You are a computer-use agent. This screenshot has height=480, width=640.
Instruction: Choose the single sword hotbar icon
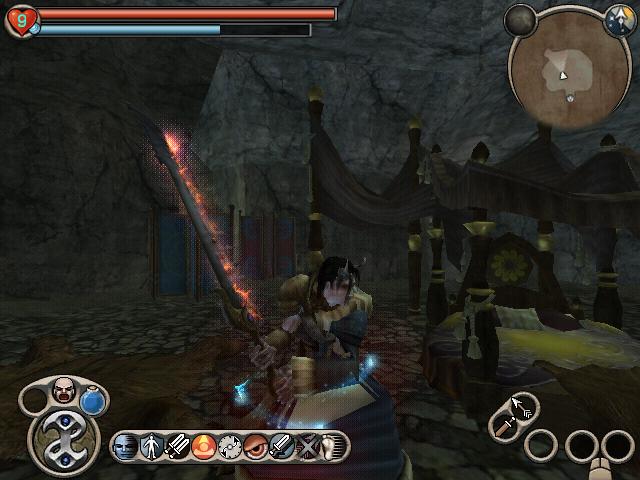(281, 446)
